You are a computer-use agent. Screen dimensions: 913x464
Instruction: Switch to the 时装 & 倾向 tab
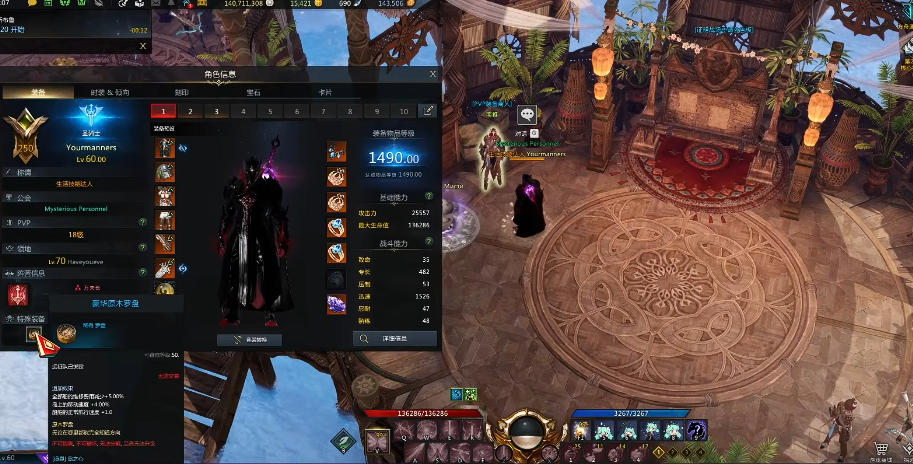coord(109,92)
